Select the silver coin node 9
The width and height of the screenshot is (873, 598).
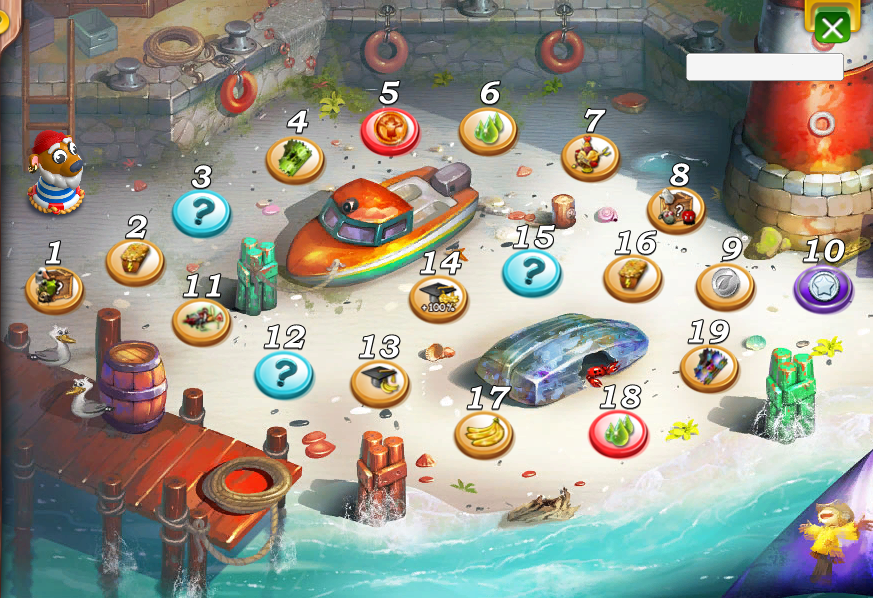(x=725, y=286)
